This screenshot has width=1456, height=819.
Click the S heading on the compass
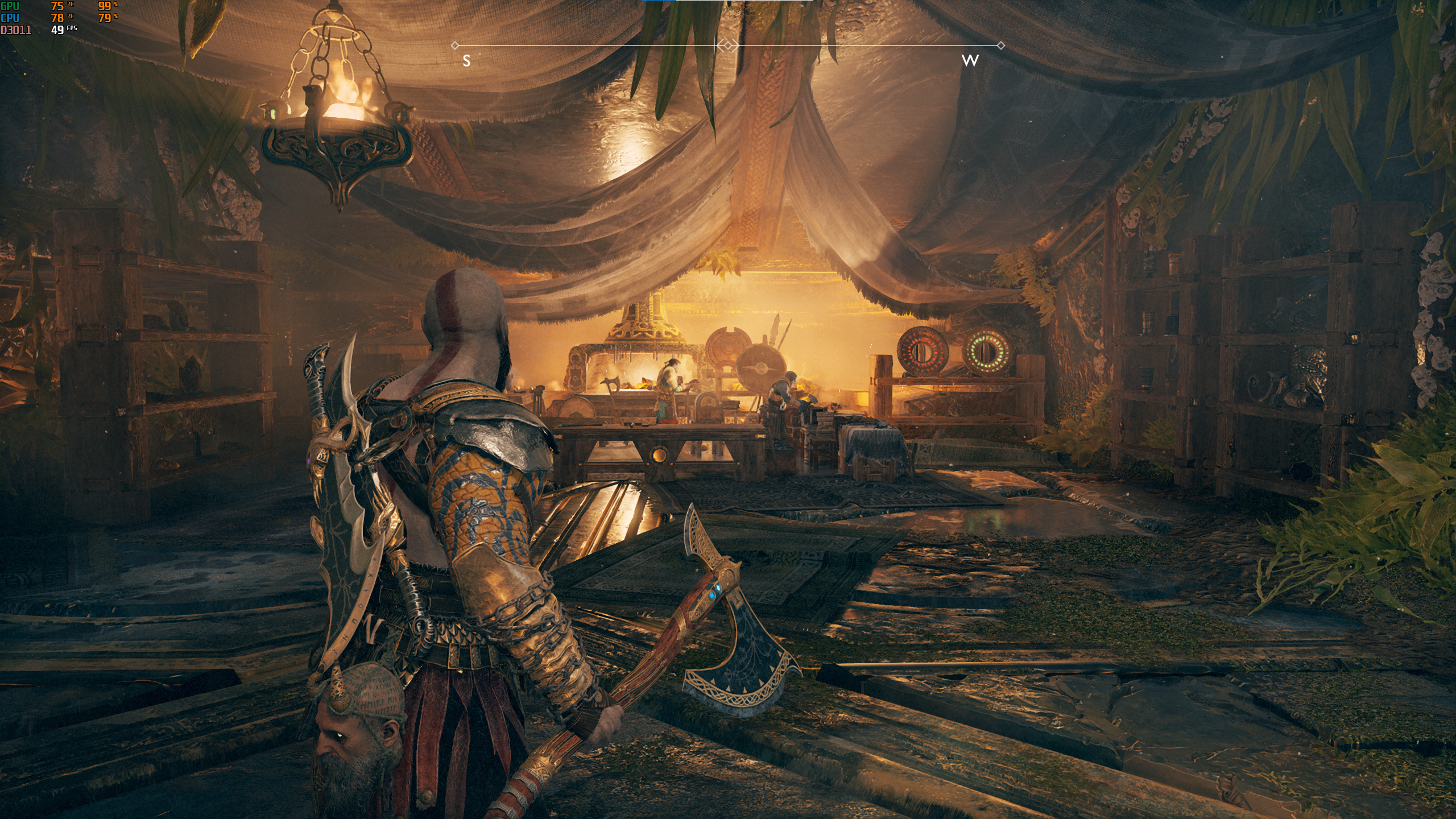click(x=466, y=61)
